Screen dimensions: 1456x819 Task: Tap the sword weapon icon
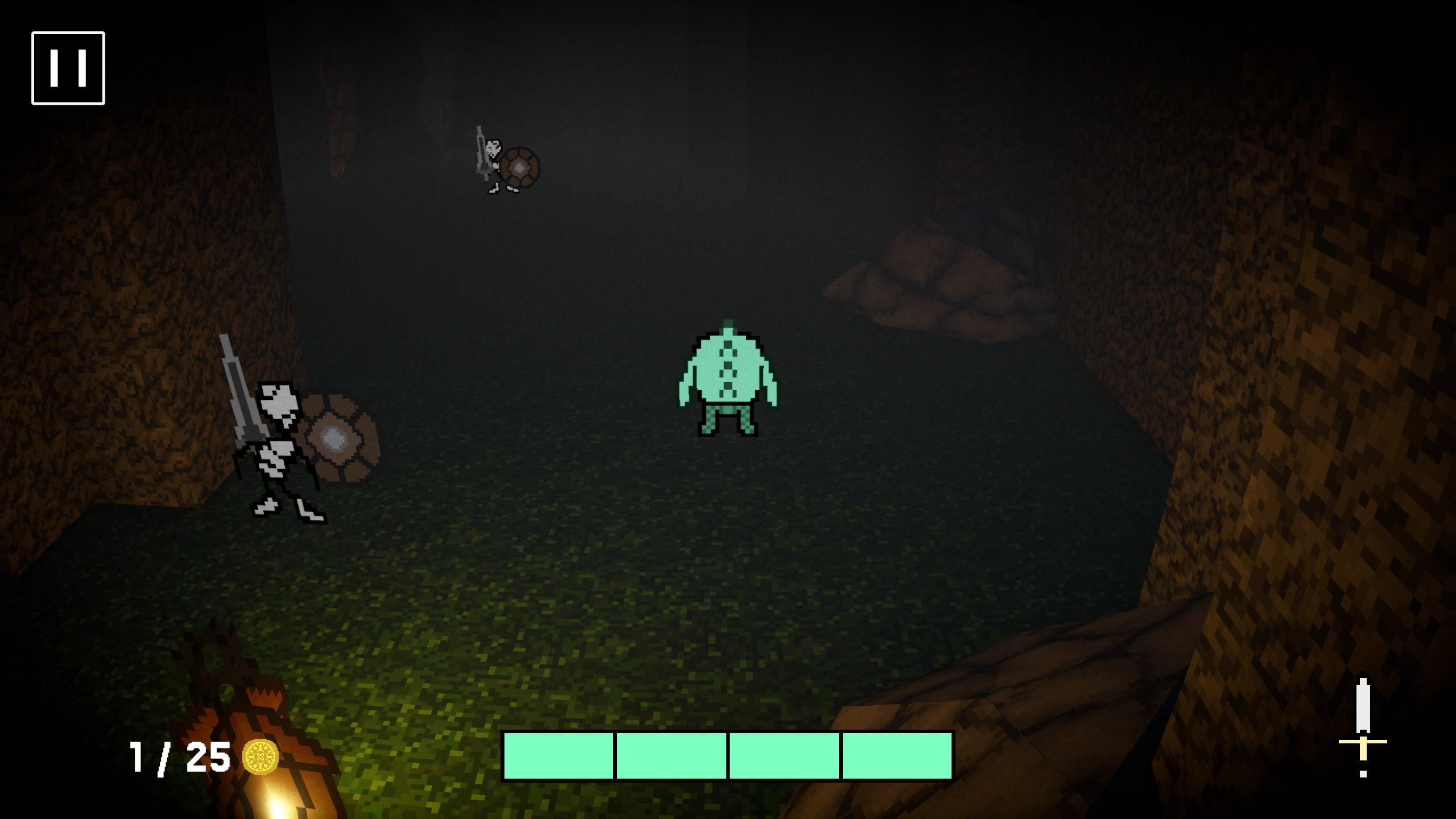pyautogui.click(x=1363, y=727)
